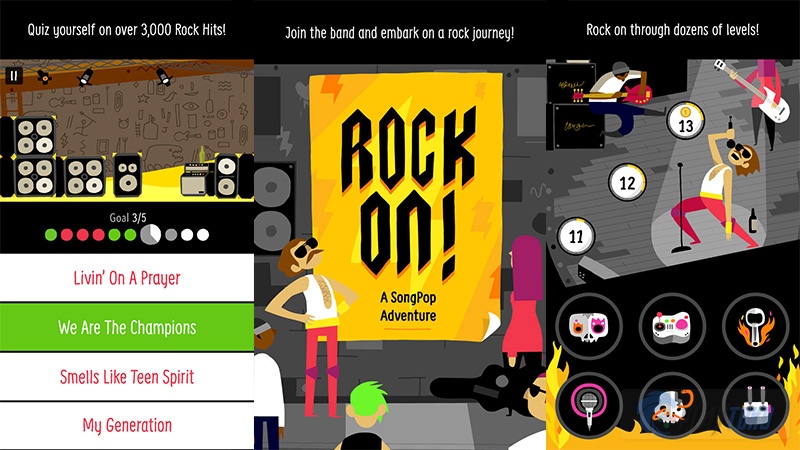Select the twin-pronged plug badge

point(755,404)
